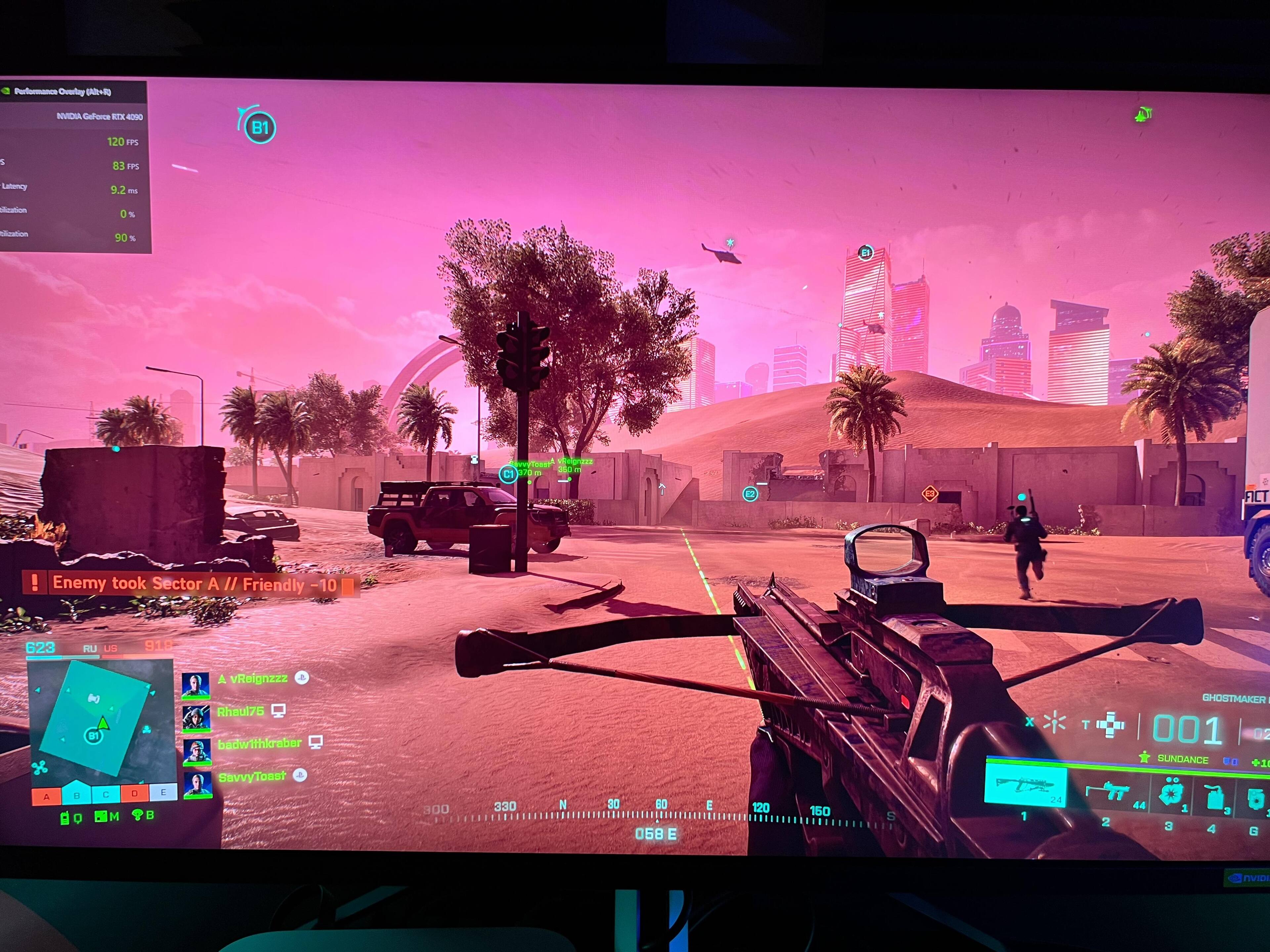Click squad member Rhaul75's portrait
The width and height of the screenshot is (1270, 952).
[196, 717]
